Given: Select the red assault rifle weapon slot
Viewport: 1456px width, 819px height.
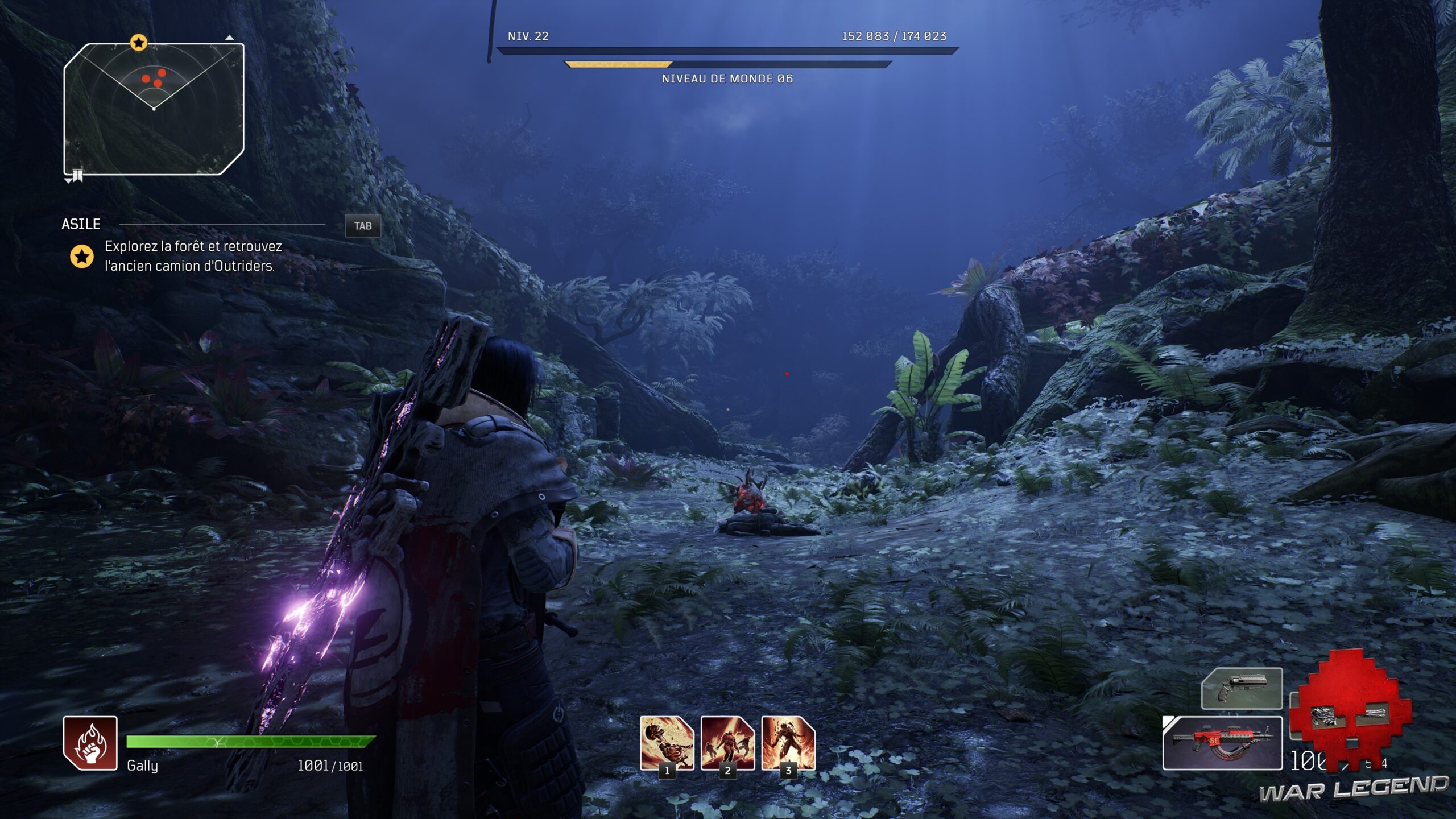Looking at the screenshot, I should pyautogui.click(x=1222, y=743).
